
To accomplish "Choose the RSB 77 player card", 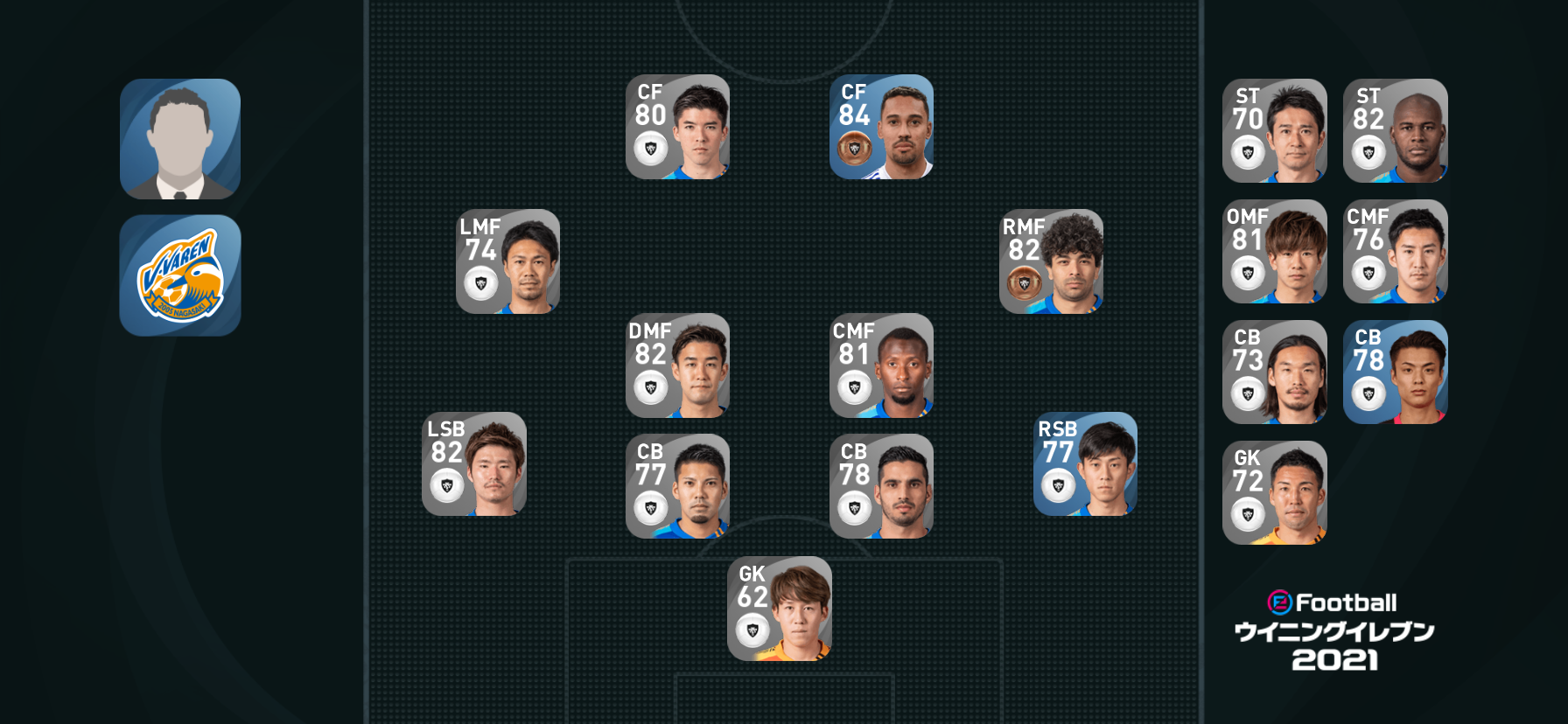I will 1085,464.
